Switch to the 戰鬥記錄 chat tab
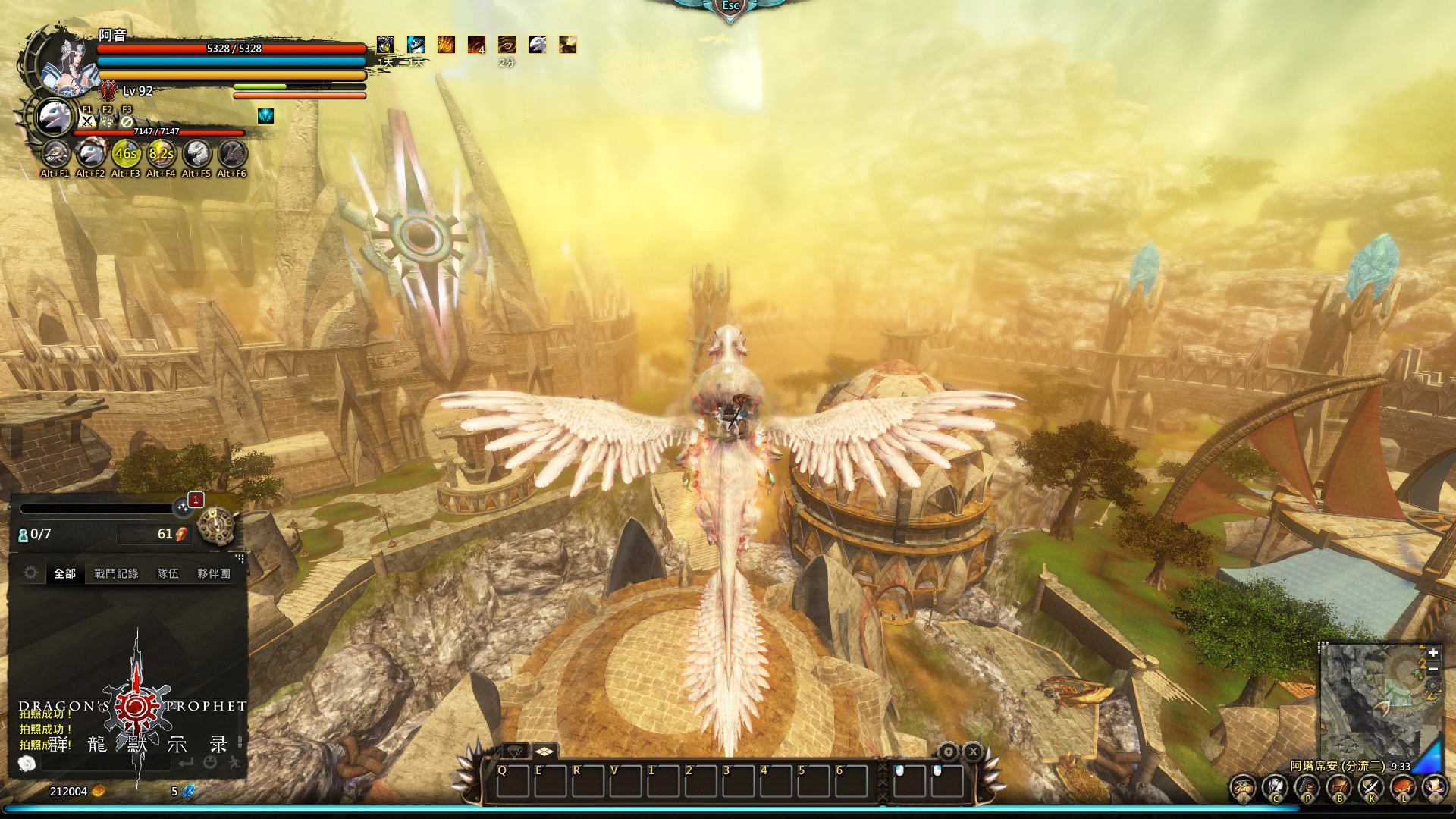1456x819 pixels. point(116,573)
